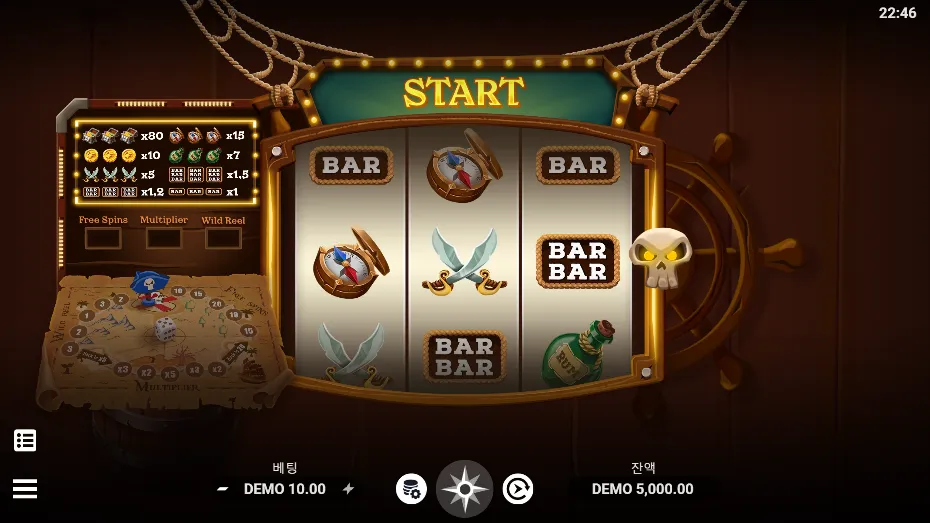
Task: Open the bet settings coin icon
Action: 411,489
